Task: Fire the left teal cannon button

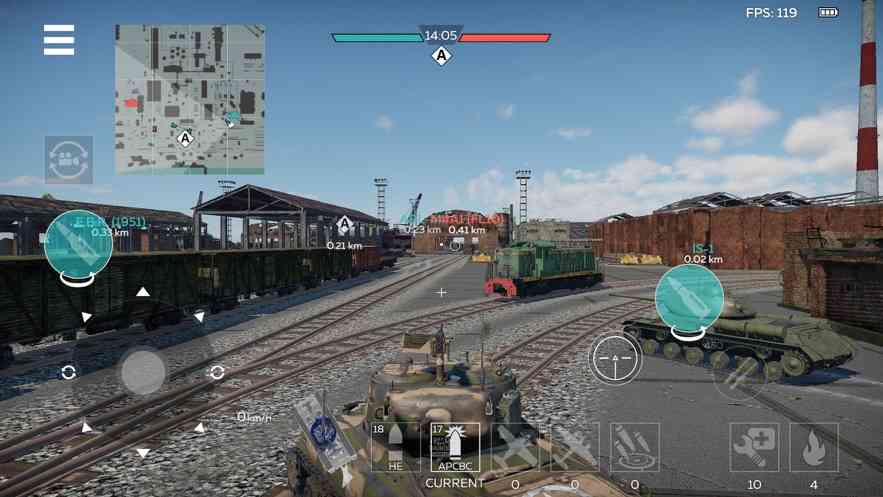Action: pos(79,244)
